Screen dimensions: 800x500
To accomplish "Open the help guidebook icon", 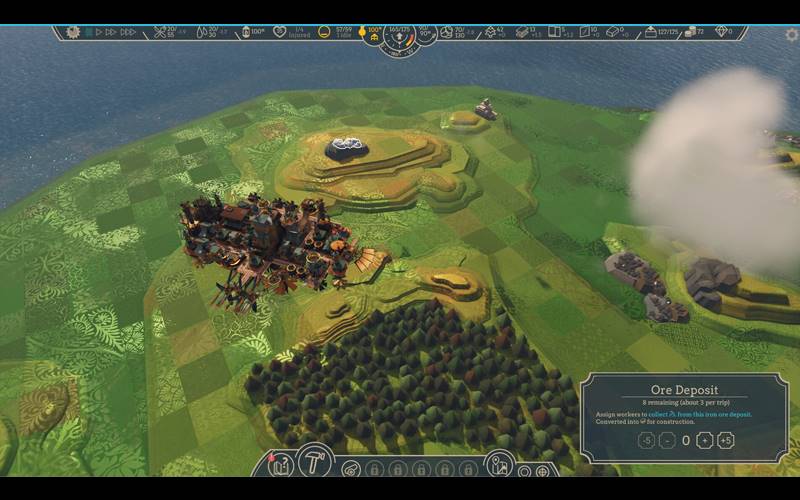I will (x=281, y=465).
